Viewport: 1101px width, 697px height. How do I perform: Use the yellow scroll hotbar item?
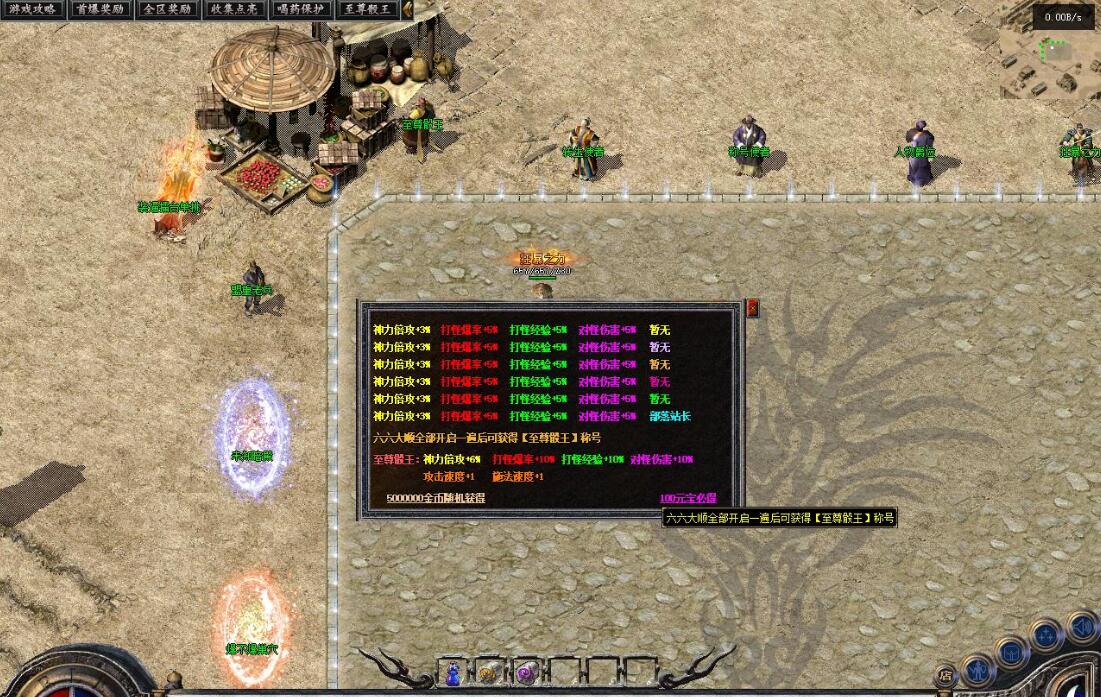pyautogui.click(x=489, y=673)
